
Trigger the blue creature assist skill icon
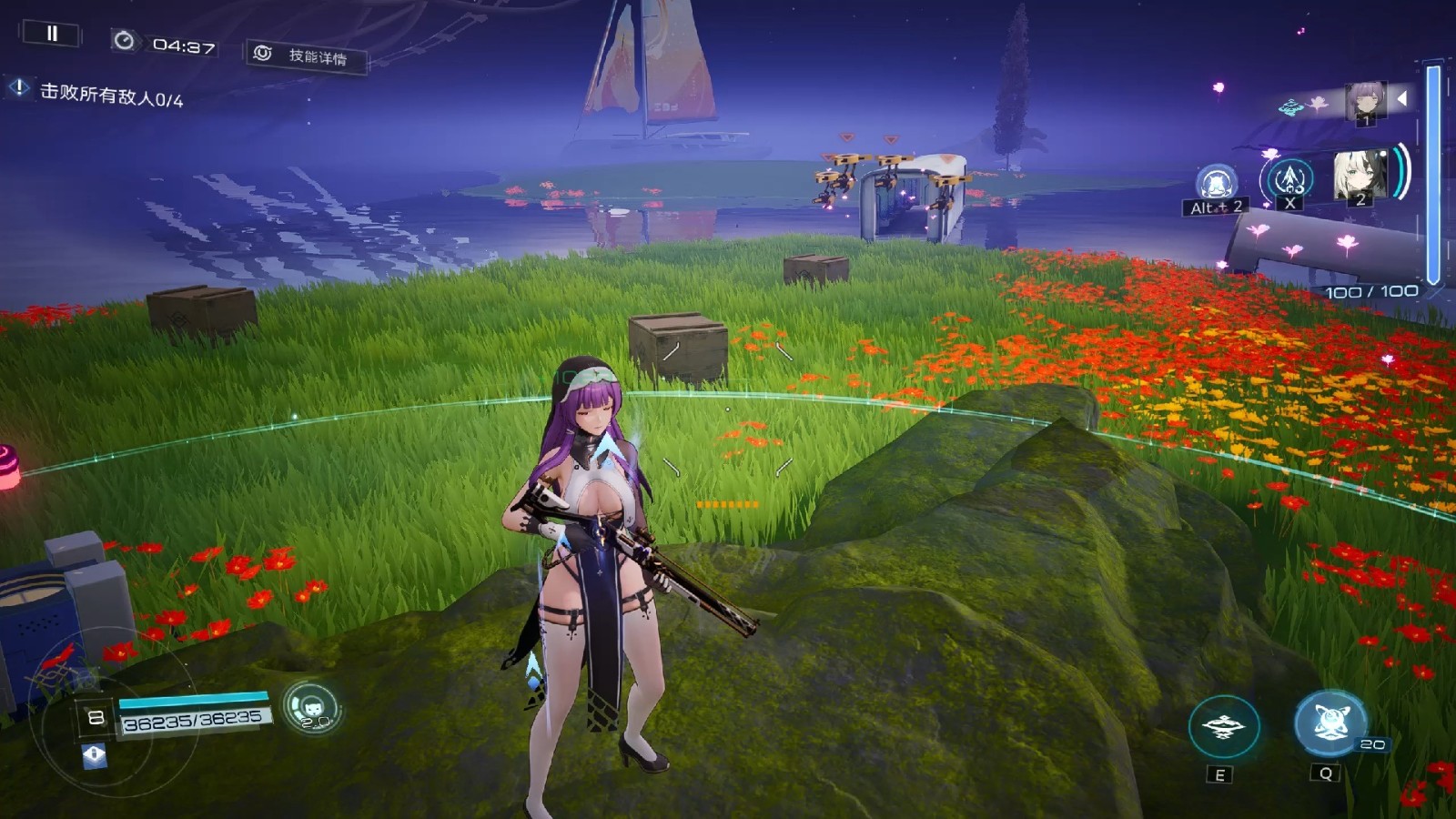point(1216,185)
